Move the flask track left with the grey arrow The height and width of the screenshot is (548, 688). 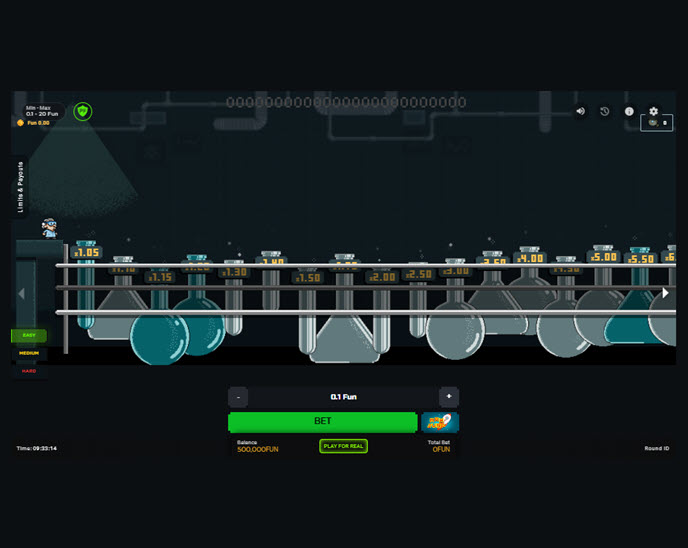(22, 294)
